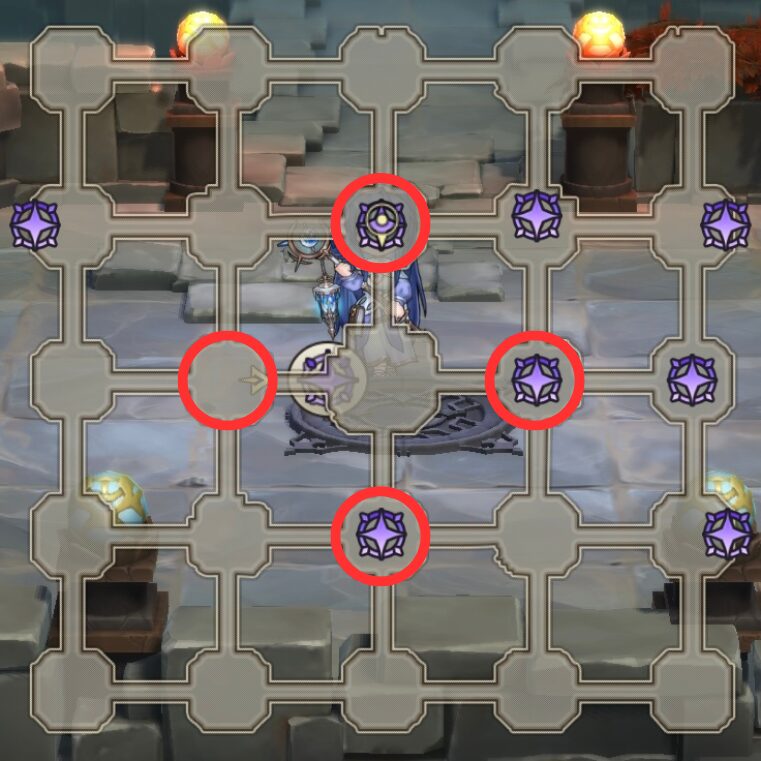Screen dimensions: 761x761
Task: Move to the red-circled empty arrow node
Action: (228, 380)
